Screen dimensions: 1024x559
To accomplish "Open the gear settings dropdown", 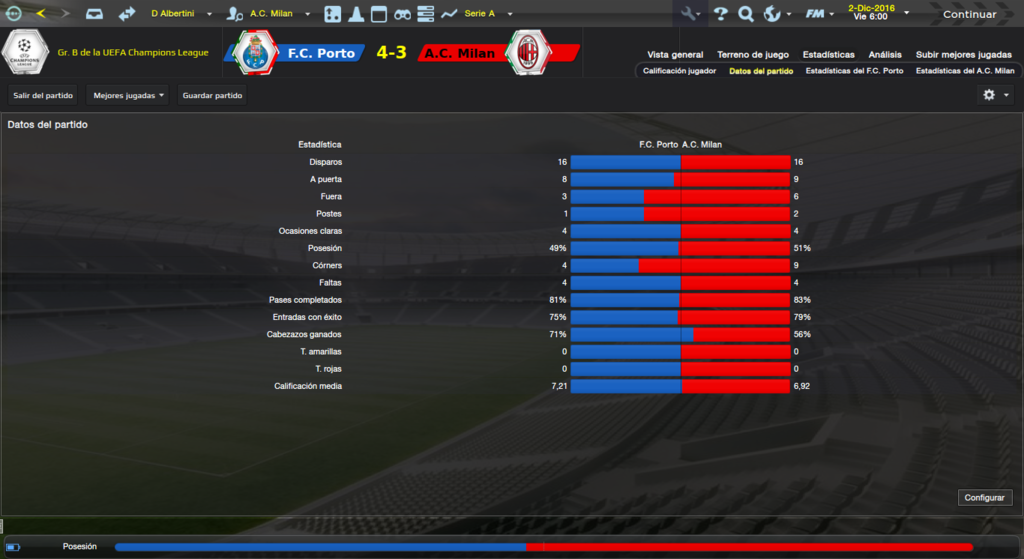I will pyautogui.click(x=996, y=95).
